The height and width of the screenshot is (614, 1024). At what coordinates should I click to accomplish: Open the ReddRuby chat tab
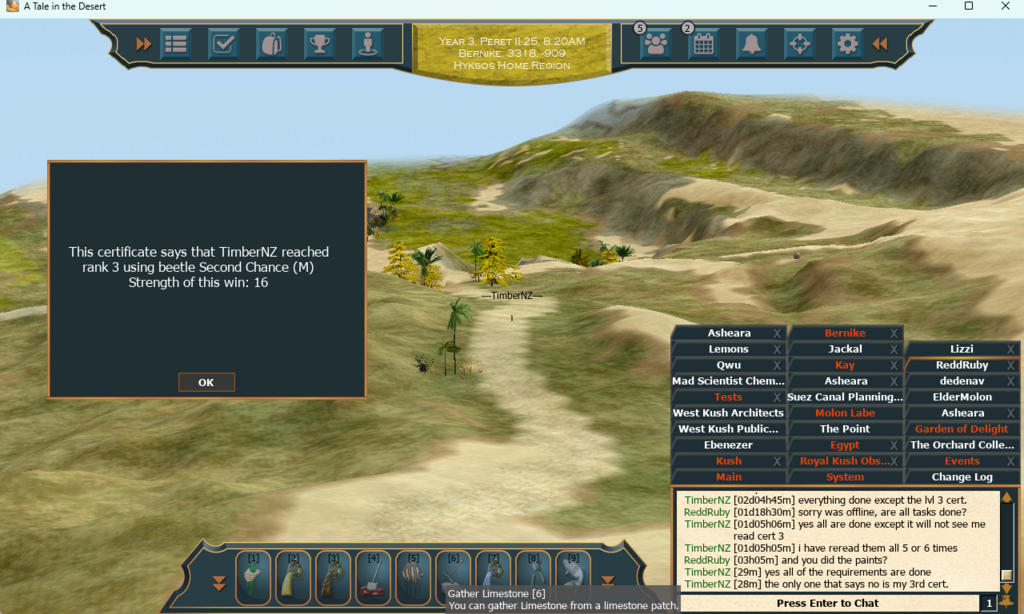click(x=960, y=365)
